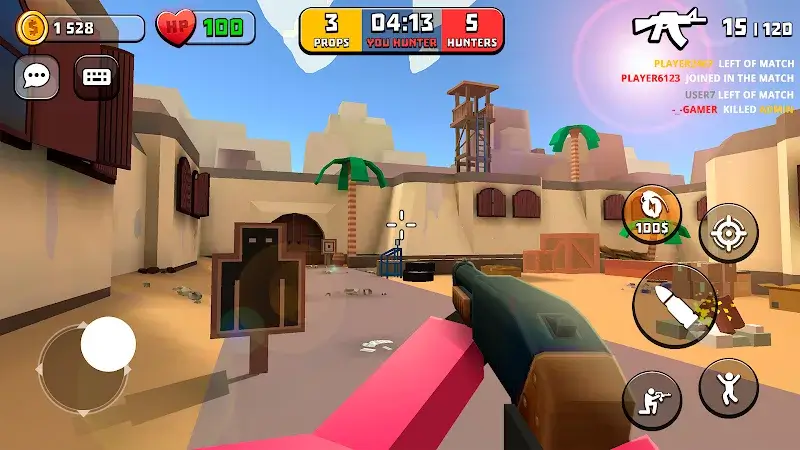This screenshot has width=800, height=450.
Task: Toggle aim with the crosshair scope button
Action: click(x=728, y=232)
